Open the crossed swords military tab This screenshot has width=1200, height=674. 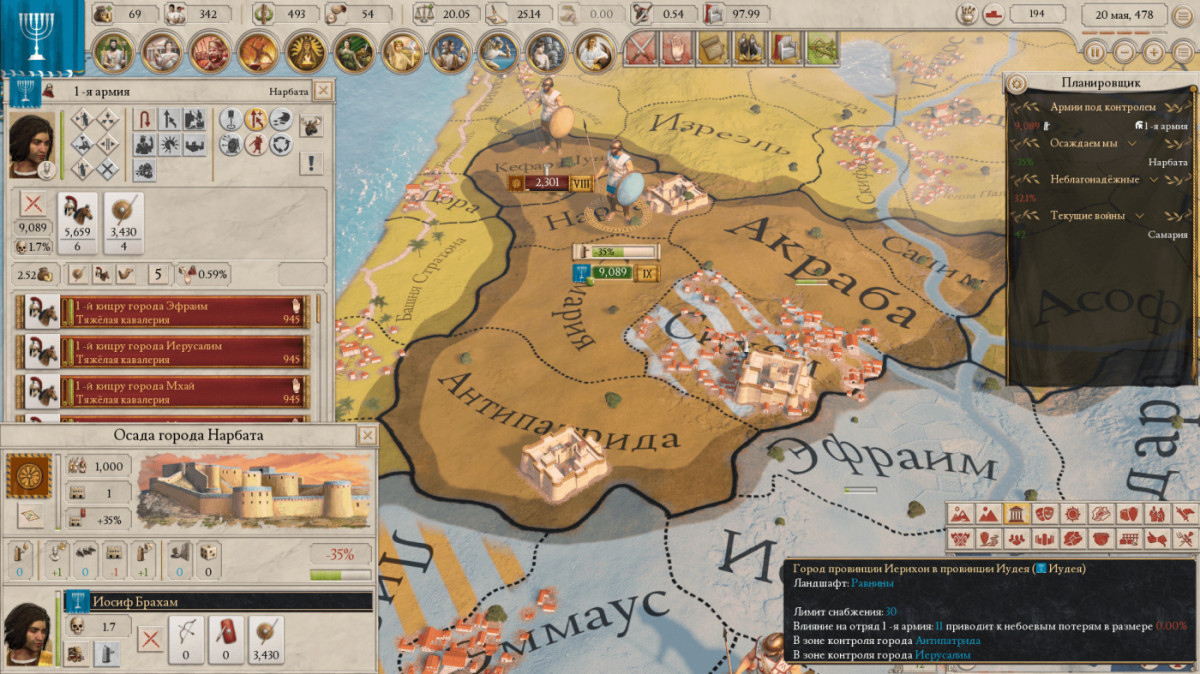click(640, 47)
